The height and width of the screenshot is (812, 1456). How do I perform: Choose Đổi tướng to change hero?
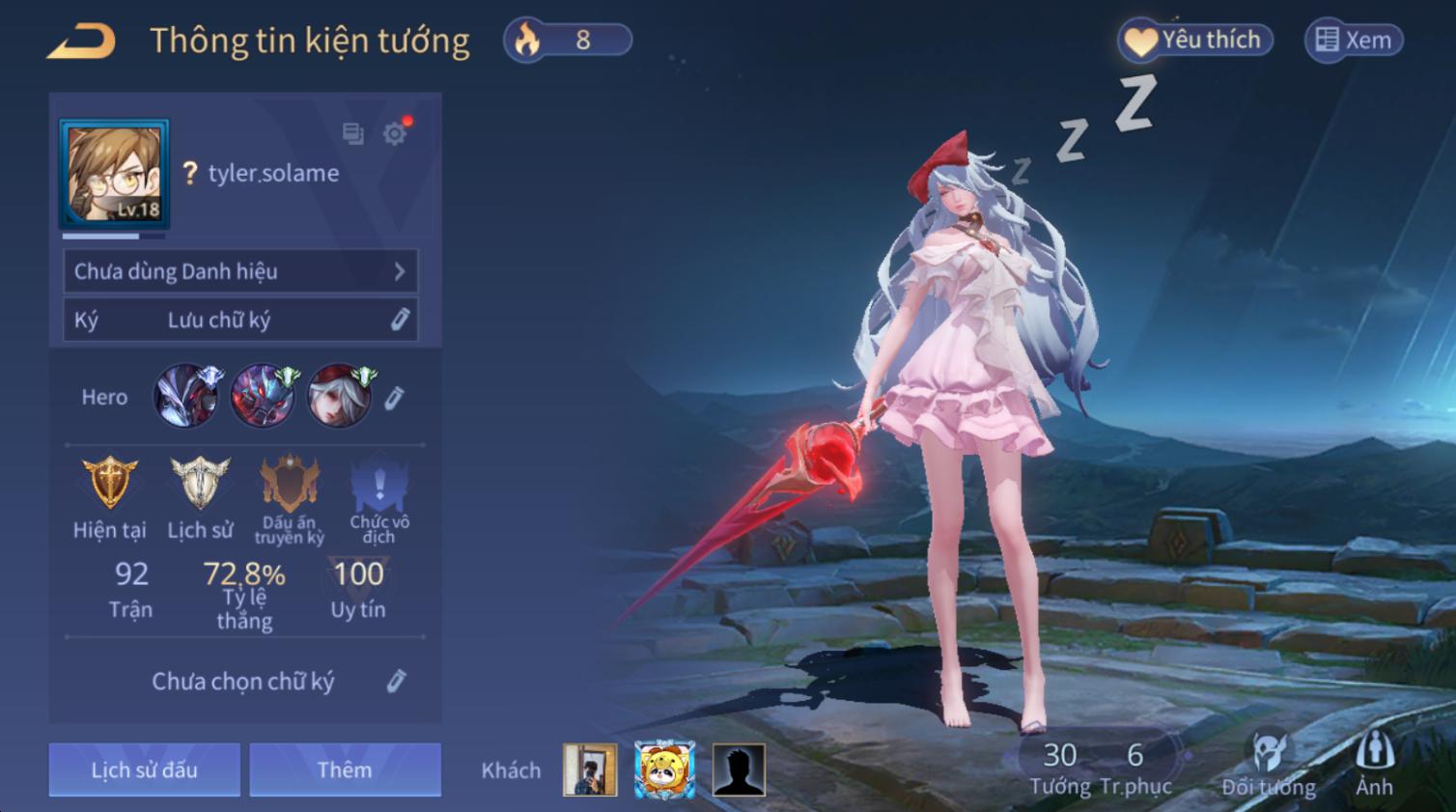pyautogui.click(x=1268, y=763)
